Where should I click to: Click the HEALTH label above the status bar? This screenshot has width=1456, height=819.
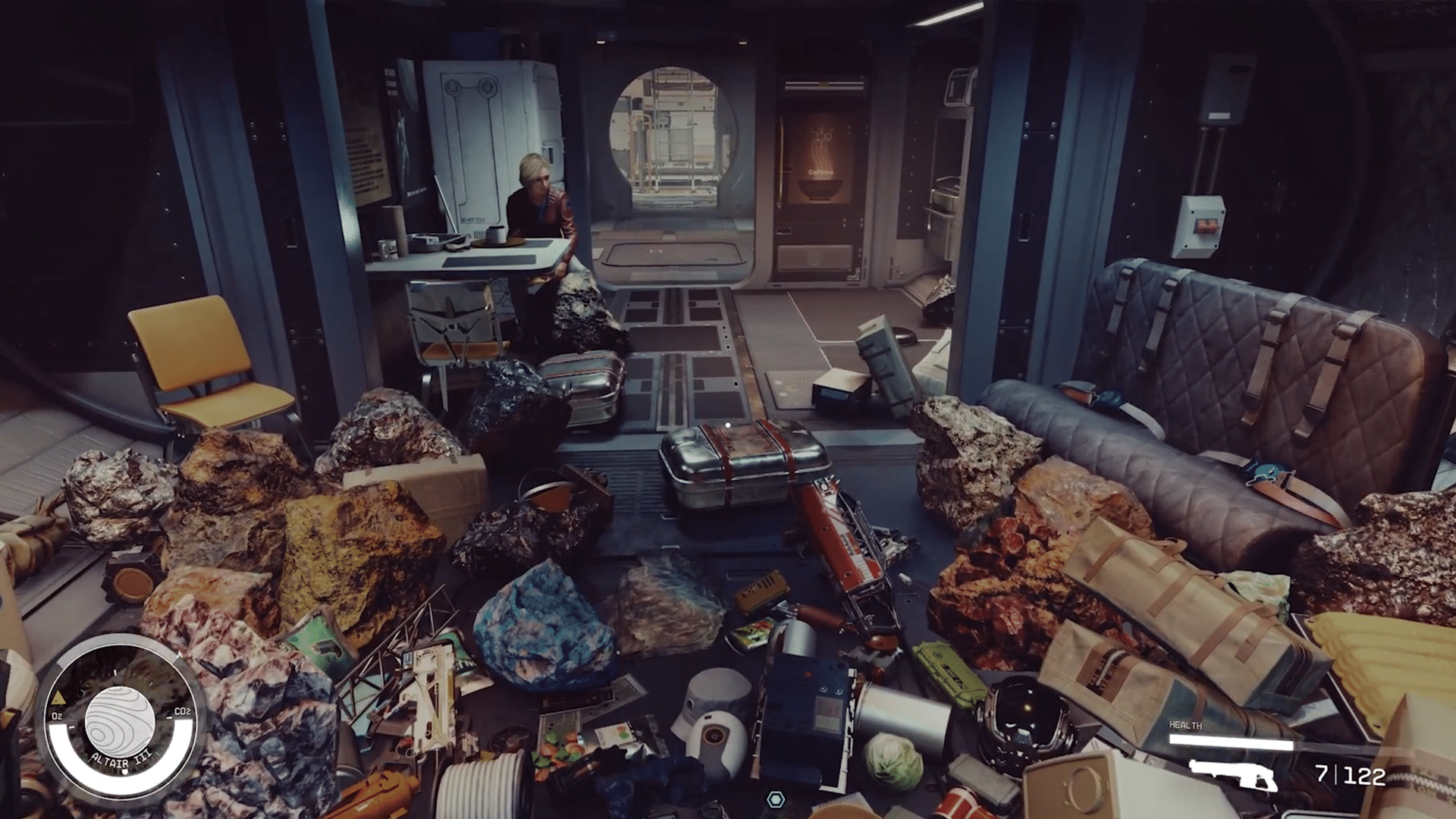tap(1185, 725)
